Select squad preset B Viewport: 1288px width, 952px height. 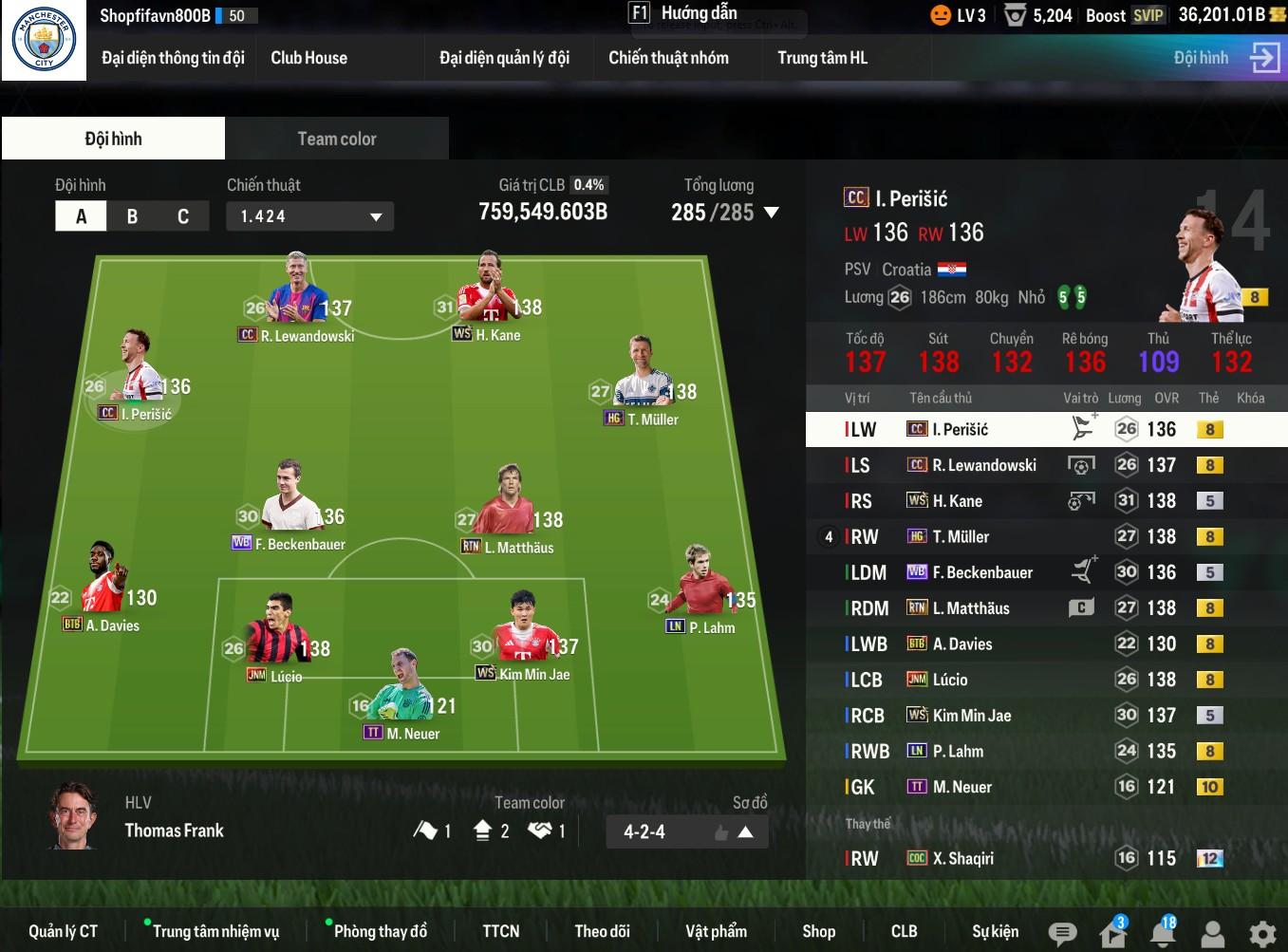pyautogui.click(x=132, y=216)
